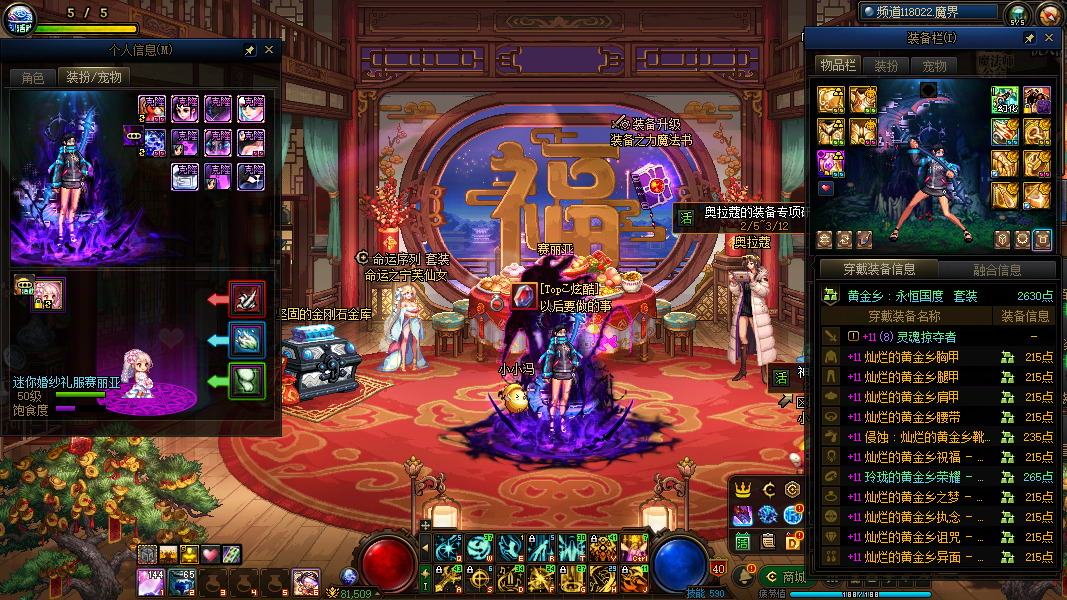Close the 个人信息 personal info window
Viewport: 1067px width, 600px height.
pos(269,50)
